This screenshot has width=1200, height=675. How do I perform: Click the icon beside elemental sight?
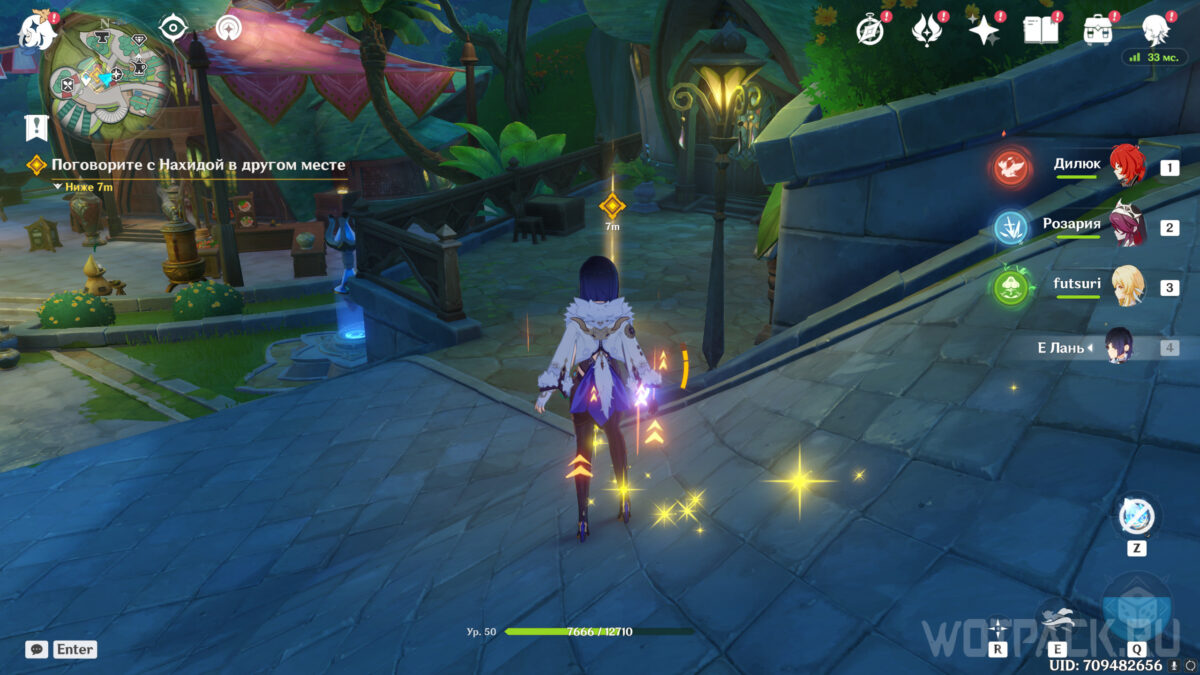point(230,29)
